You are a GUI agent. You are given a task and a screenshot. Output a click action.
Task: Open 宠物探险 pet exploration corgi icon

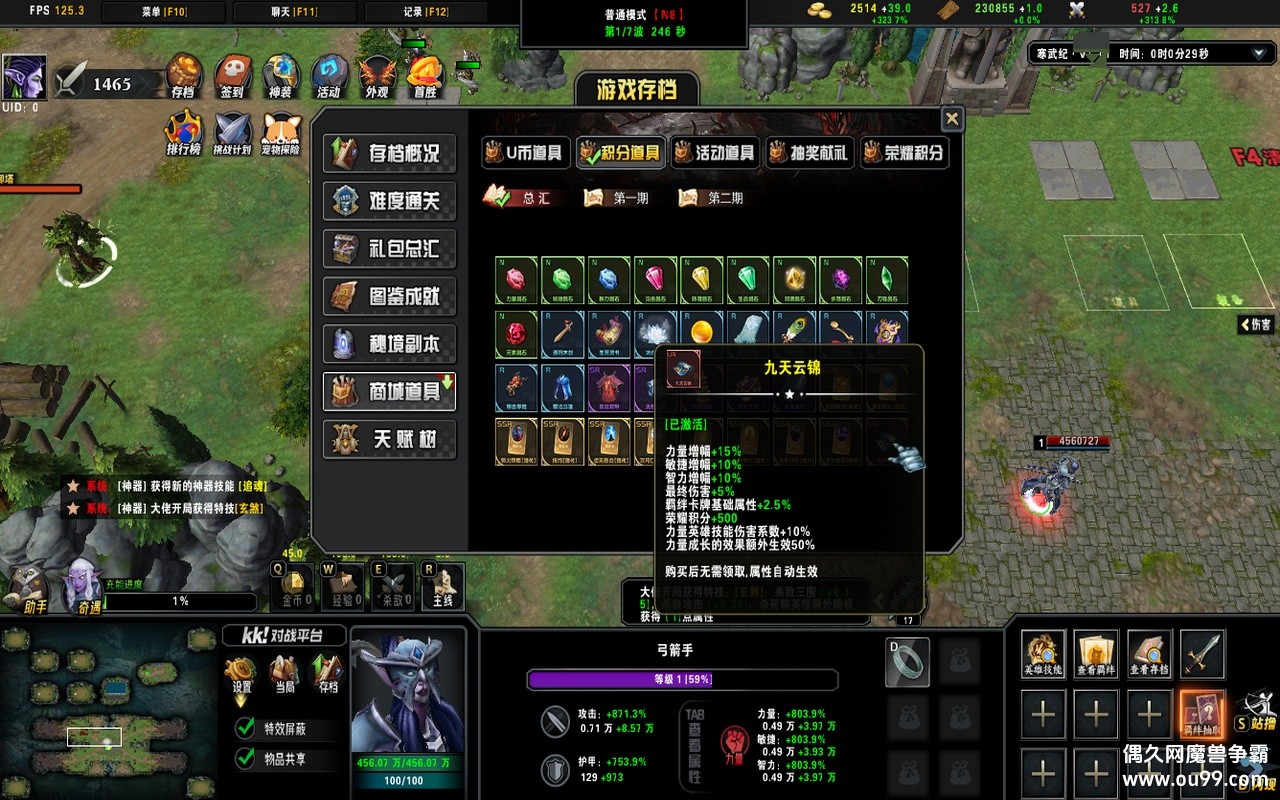pyautogui.click(x=281, y=131)
